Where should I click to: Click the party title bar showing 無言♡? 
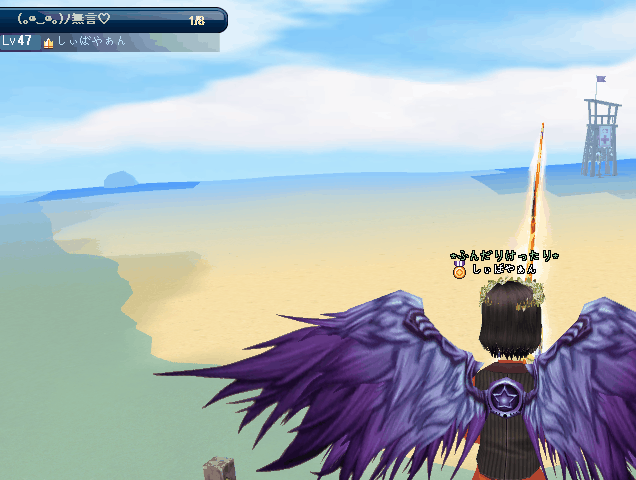110,19
